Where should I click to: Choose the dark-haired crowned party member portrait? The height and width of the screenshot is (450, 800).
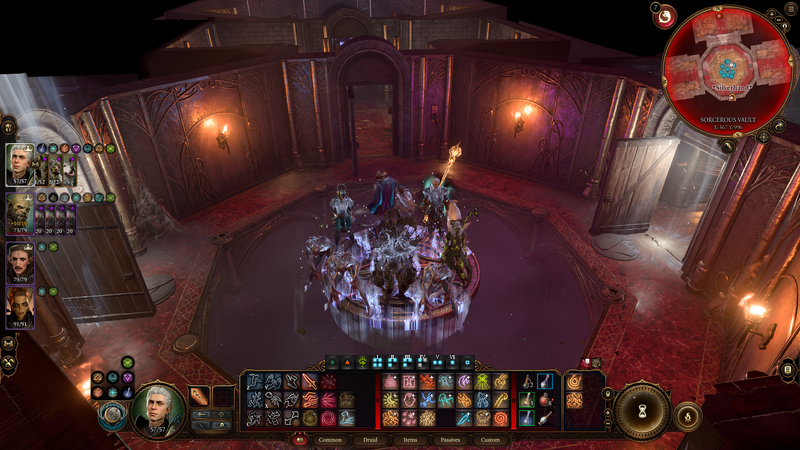click(20, 261)
